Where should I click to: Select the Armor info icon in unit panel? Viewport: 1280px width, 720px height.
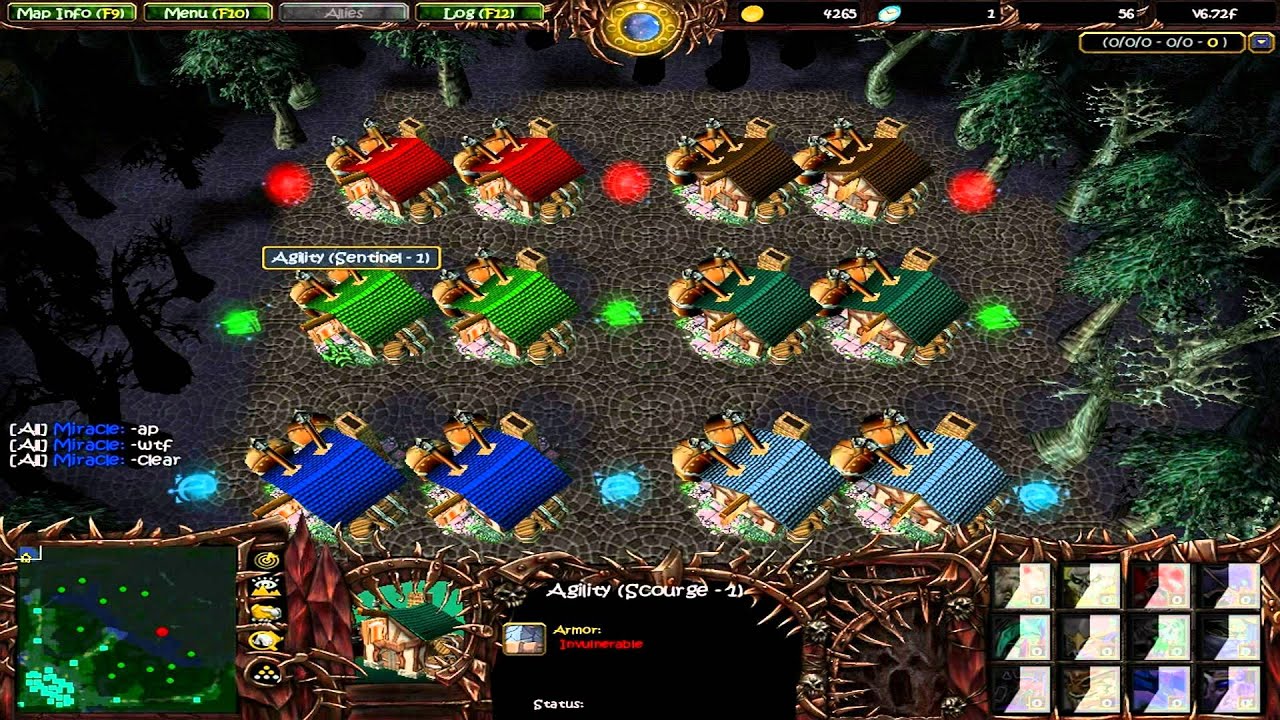click(525, 640)
